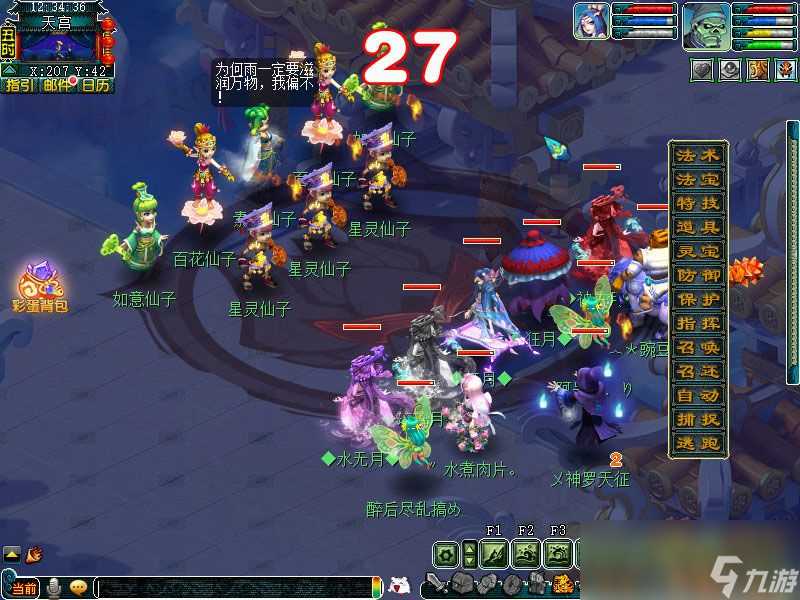The height and width of the screenshot is (600, 800).
Task: Open the 道具 item command
Action: 698,228
